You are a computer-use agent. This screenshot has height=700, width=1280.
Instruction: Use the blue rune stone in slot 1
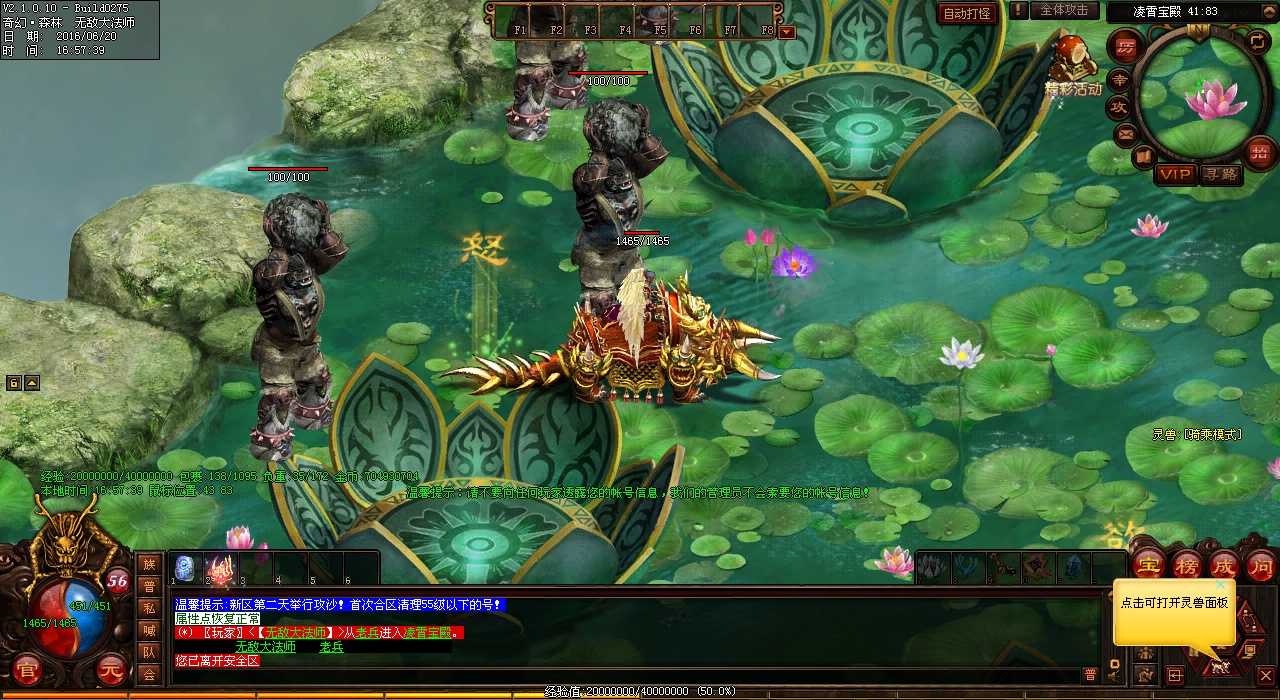coord(185,568)
